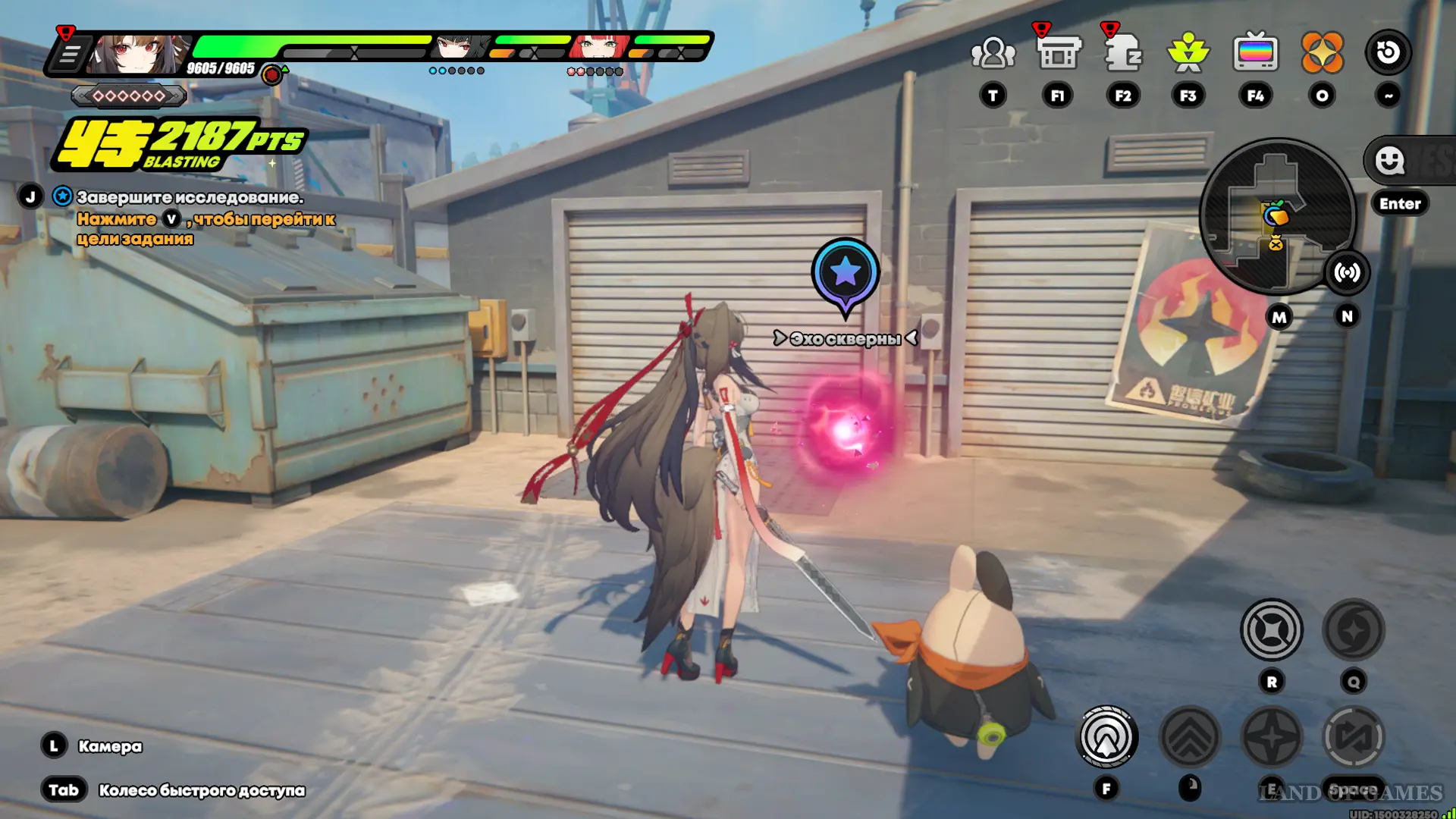Open the hamburger menu beside the leader portrait
The width and height of the screenshot is (1456, 819).
coord(69,55)
